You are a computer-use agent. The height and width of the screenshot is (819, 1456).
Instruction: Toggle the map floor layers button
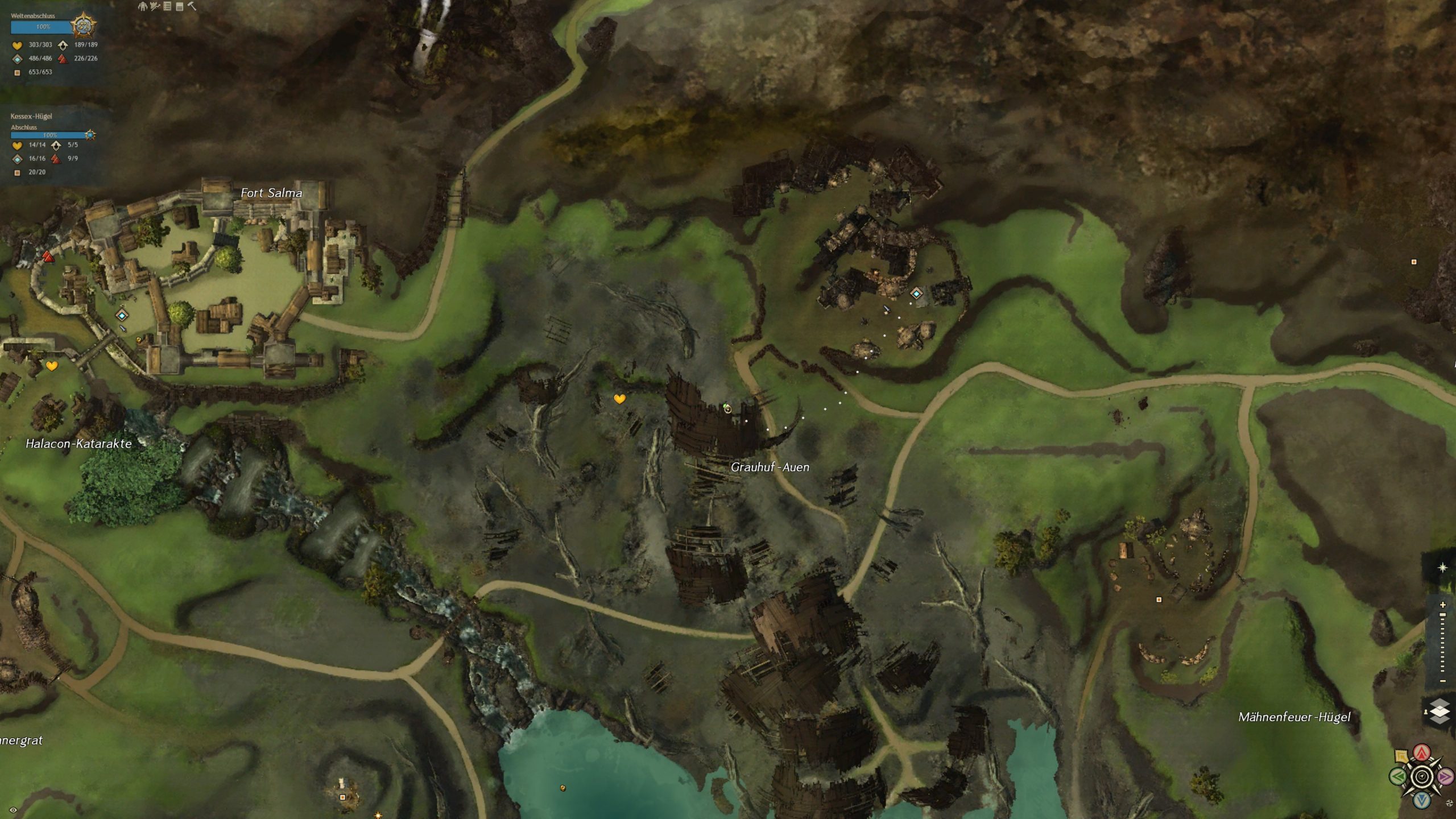click(x=1439, y=711)
